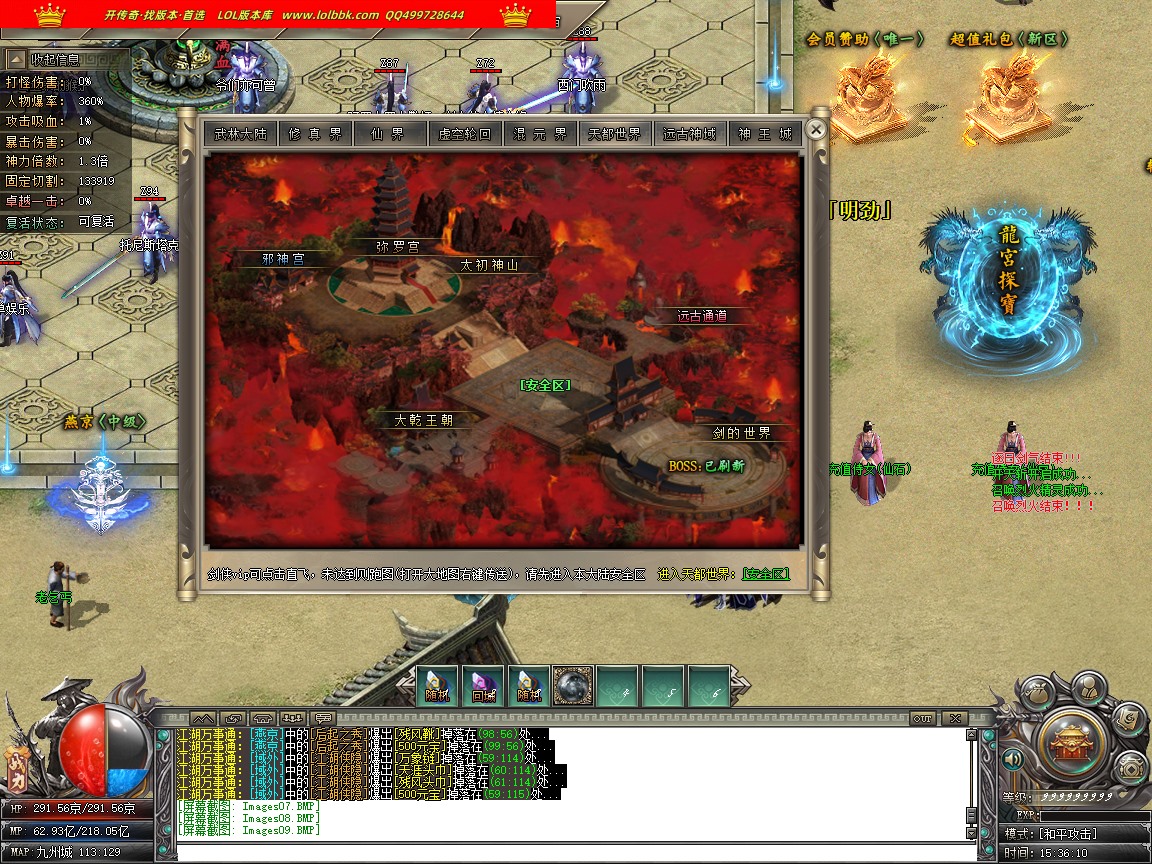Image resolution: width=1152 pixels, height=864 pixels.
Task: Teleport to 弥罗宫 on the map
Action: (x=397, y=246)
